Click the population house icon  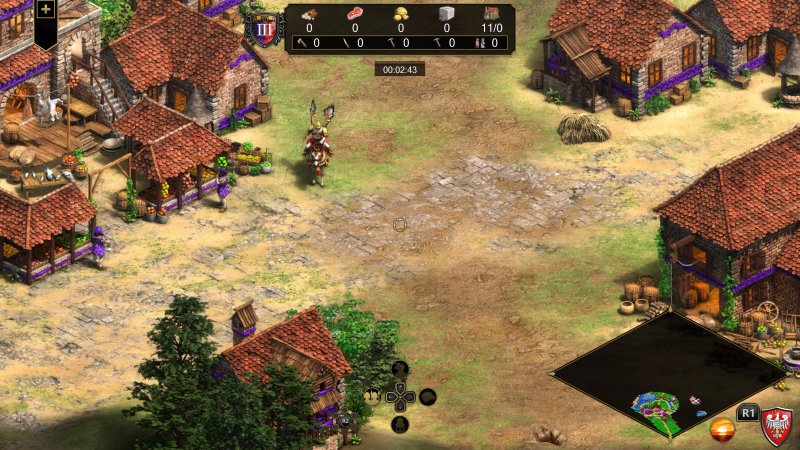[x=492, y=14]
